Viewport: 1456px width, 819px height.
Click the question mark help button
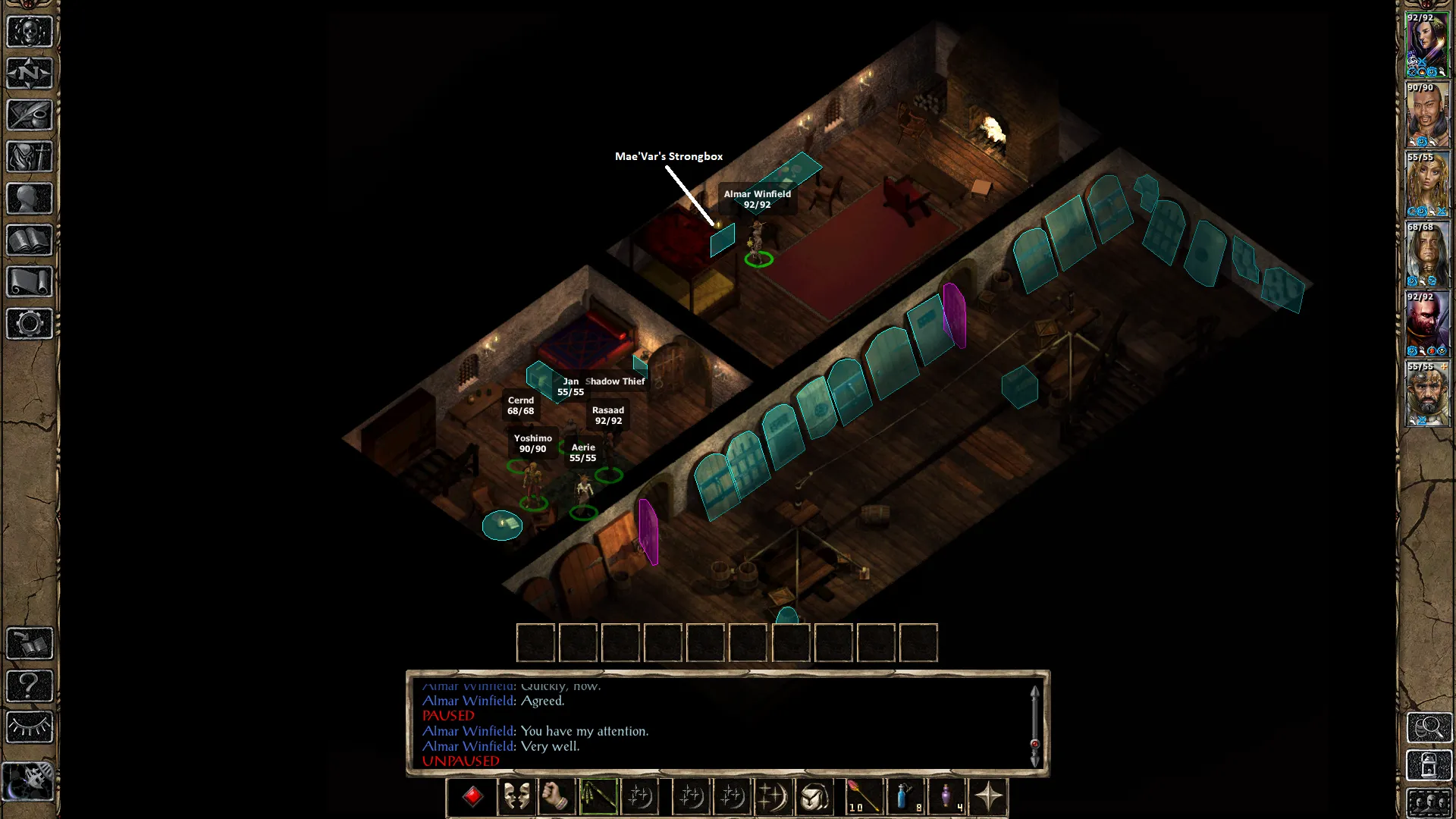coord(30,686)
